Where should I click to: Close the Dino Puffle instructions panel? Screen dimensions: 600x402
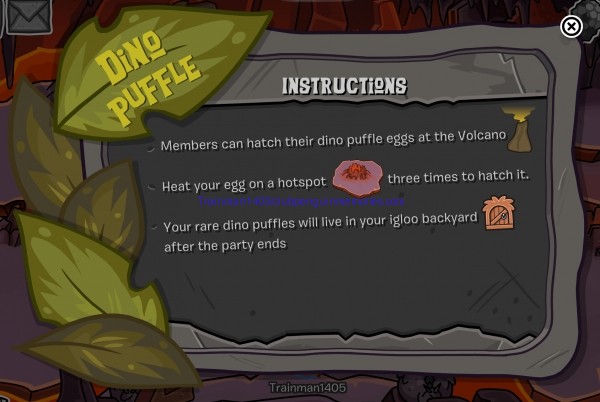571,27
